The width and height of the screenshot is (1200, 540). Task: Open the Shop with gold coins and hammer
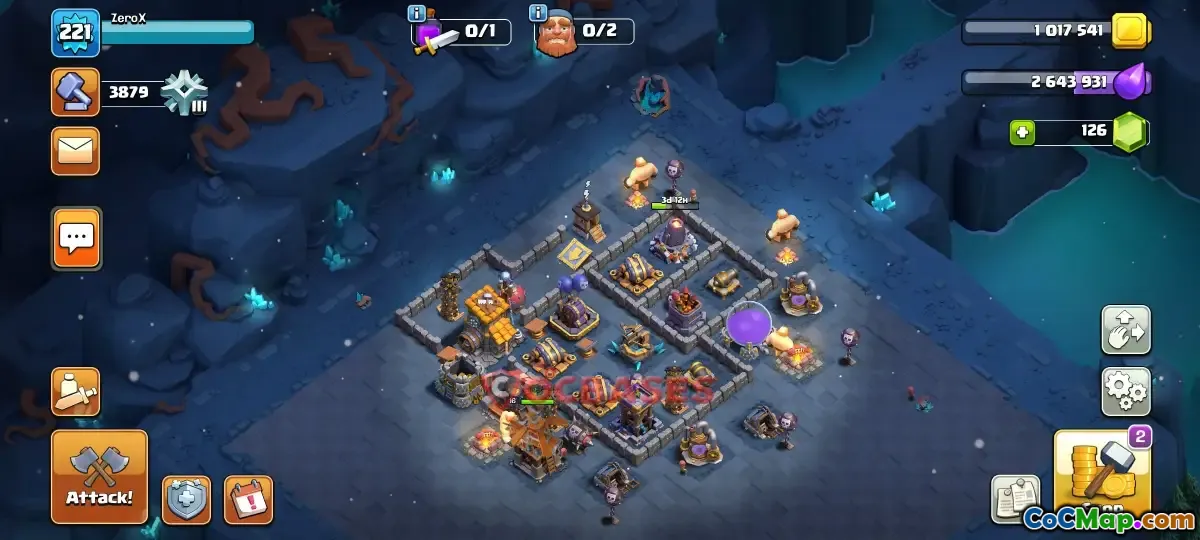pyautogui.click(x=1102, y=473)
